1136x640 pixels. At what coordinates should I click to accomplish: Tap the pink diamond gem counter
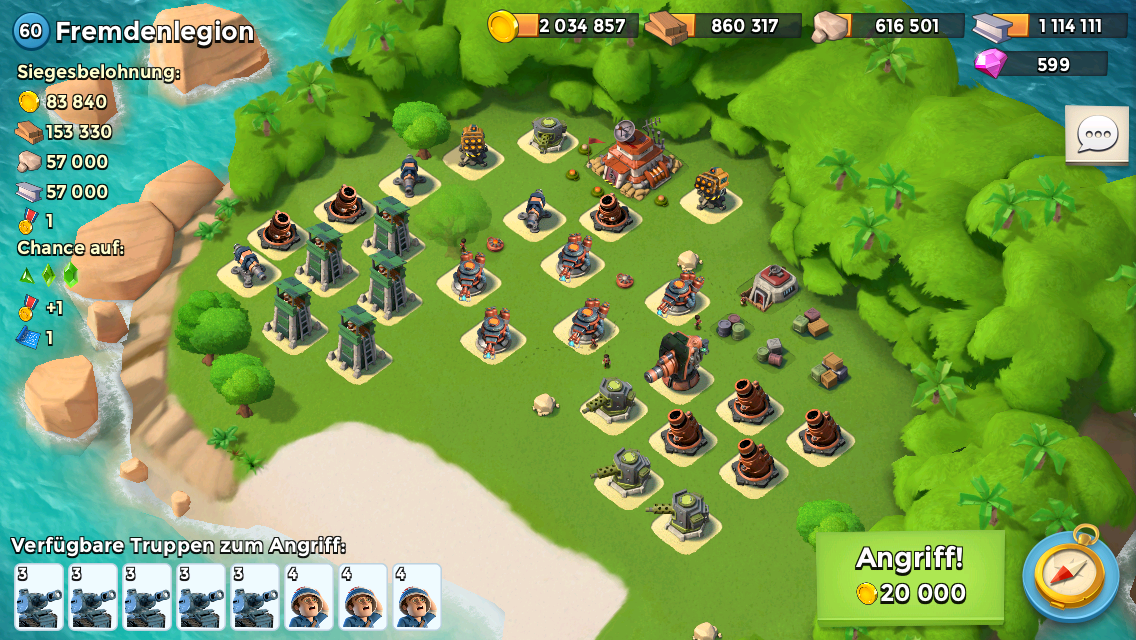(x=1041, y=64)
